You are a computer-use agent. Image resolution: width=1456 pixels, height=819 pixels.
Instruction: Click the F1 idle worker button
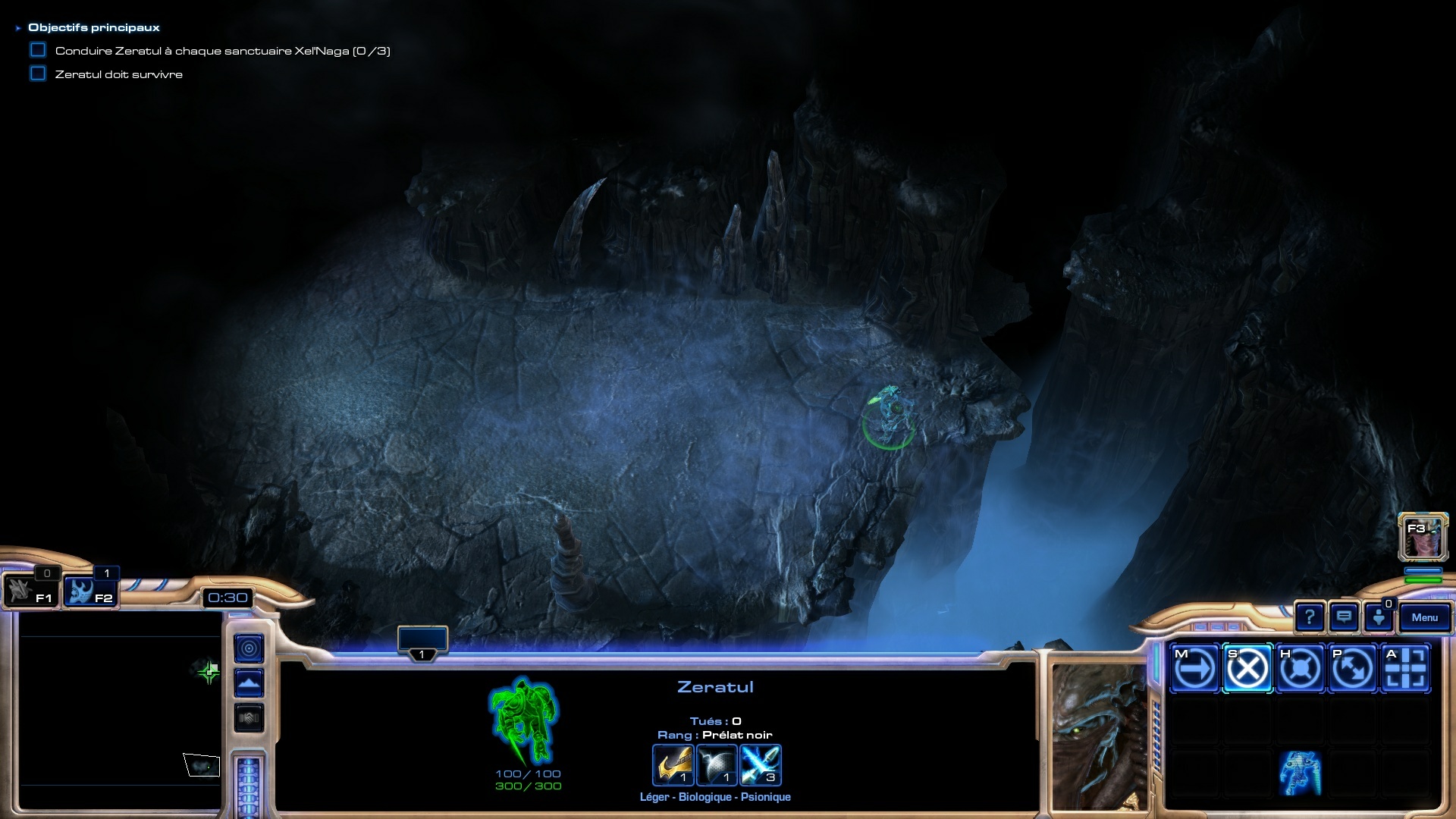tap(30, 592)
